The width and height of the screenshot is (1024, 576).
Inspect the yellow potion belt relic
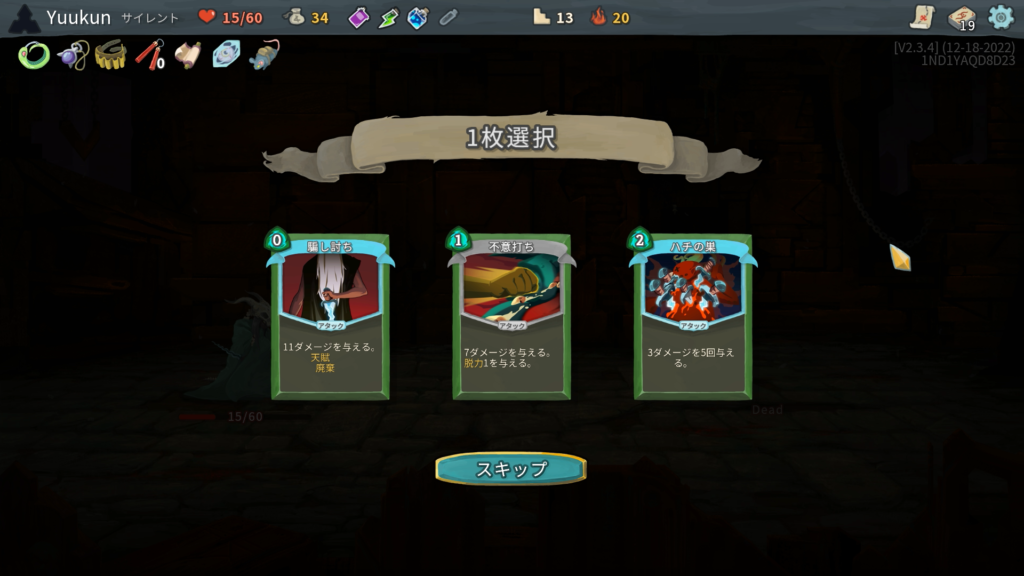(x=110, y=54)
